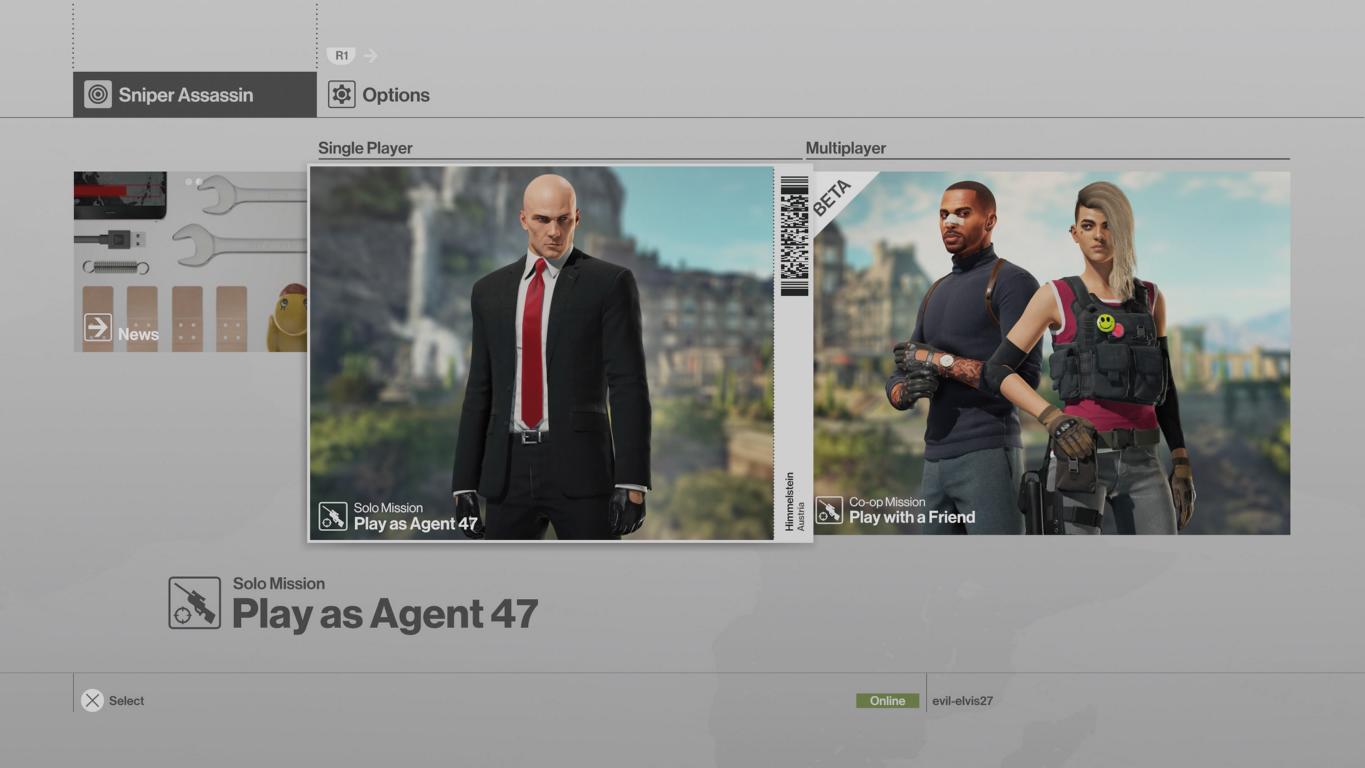Click the Co-op Mission rifle icon on the Multiplayer card

pyautogui.click(x=830, y=510)
